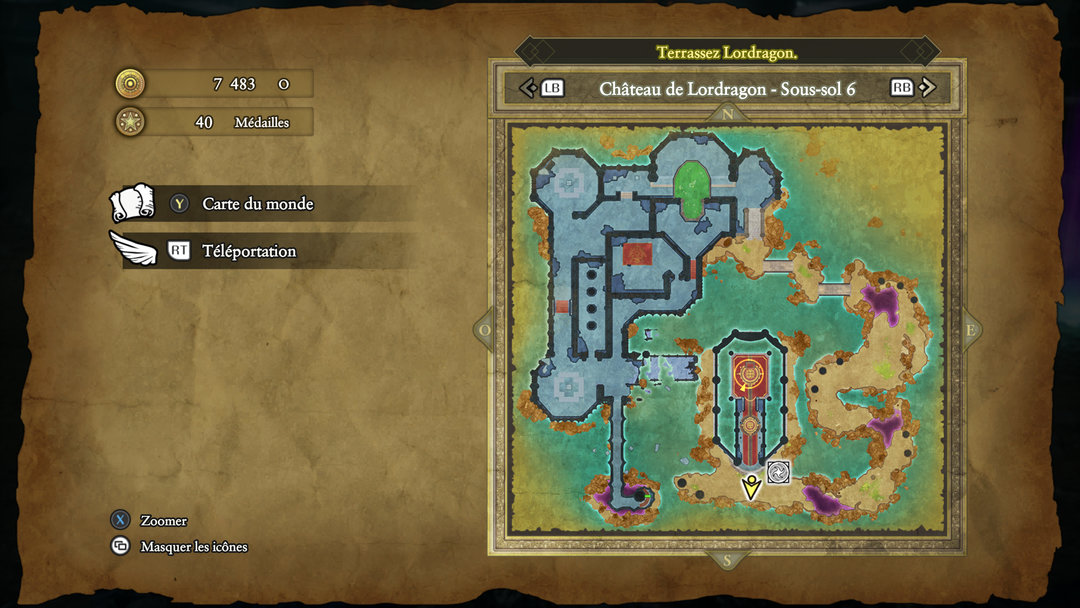Image resolution: width=1080 pixels, height=608 pixels.
Task: Select the white teleport swirl map marker
Action: (x=778, y=472)
